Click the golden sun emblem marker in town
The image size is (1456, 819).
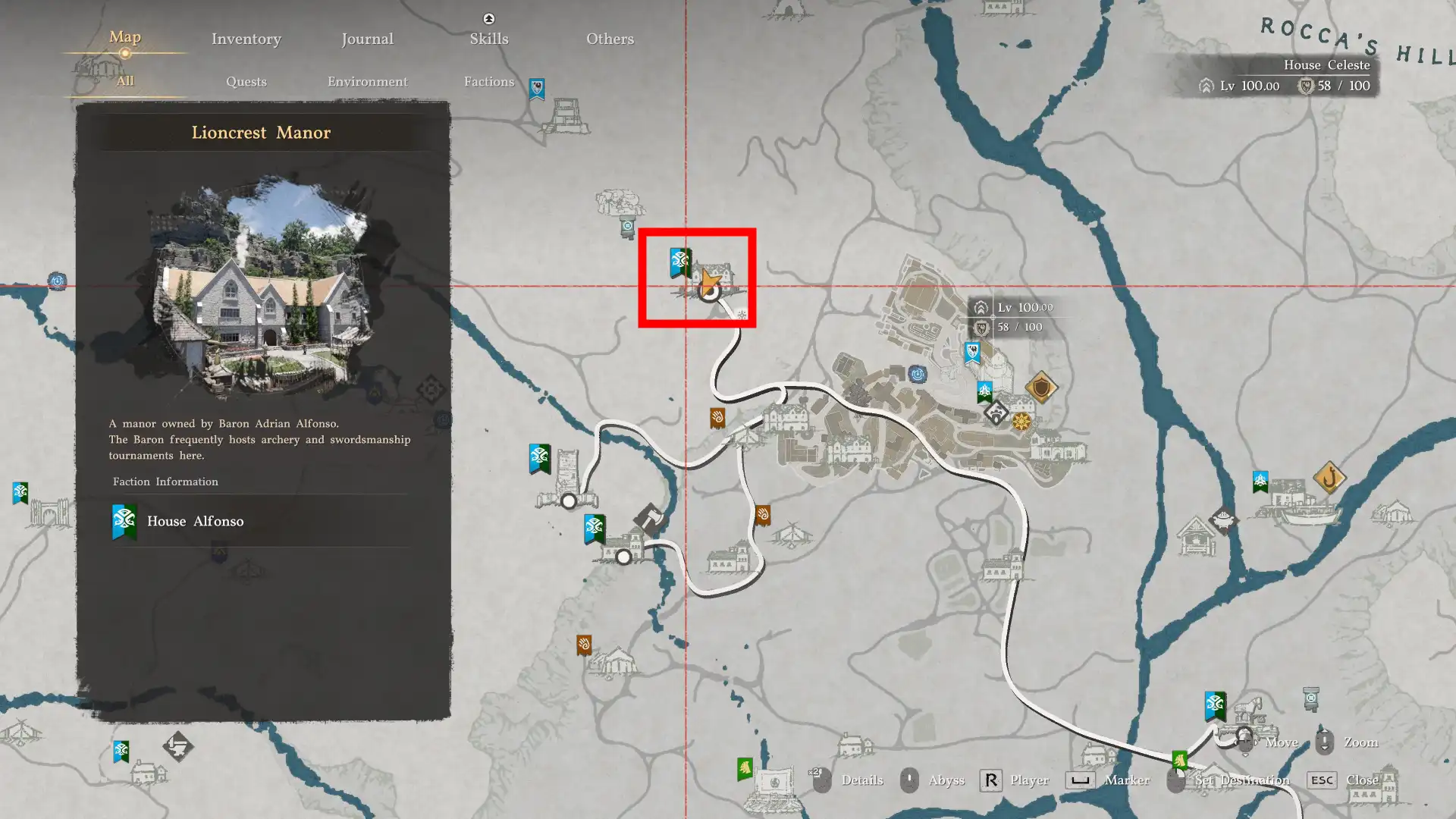tap(1021, 422)
